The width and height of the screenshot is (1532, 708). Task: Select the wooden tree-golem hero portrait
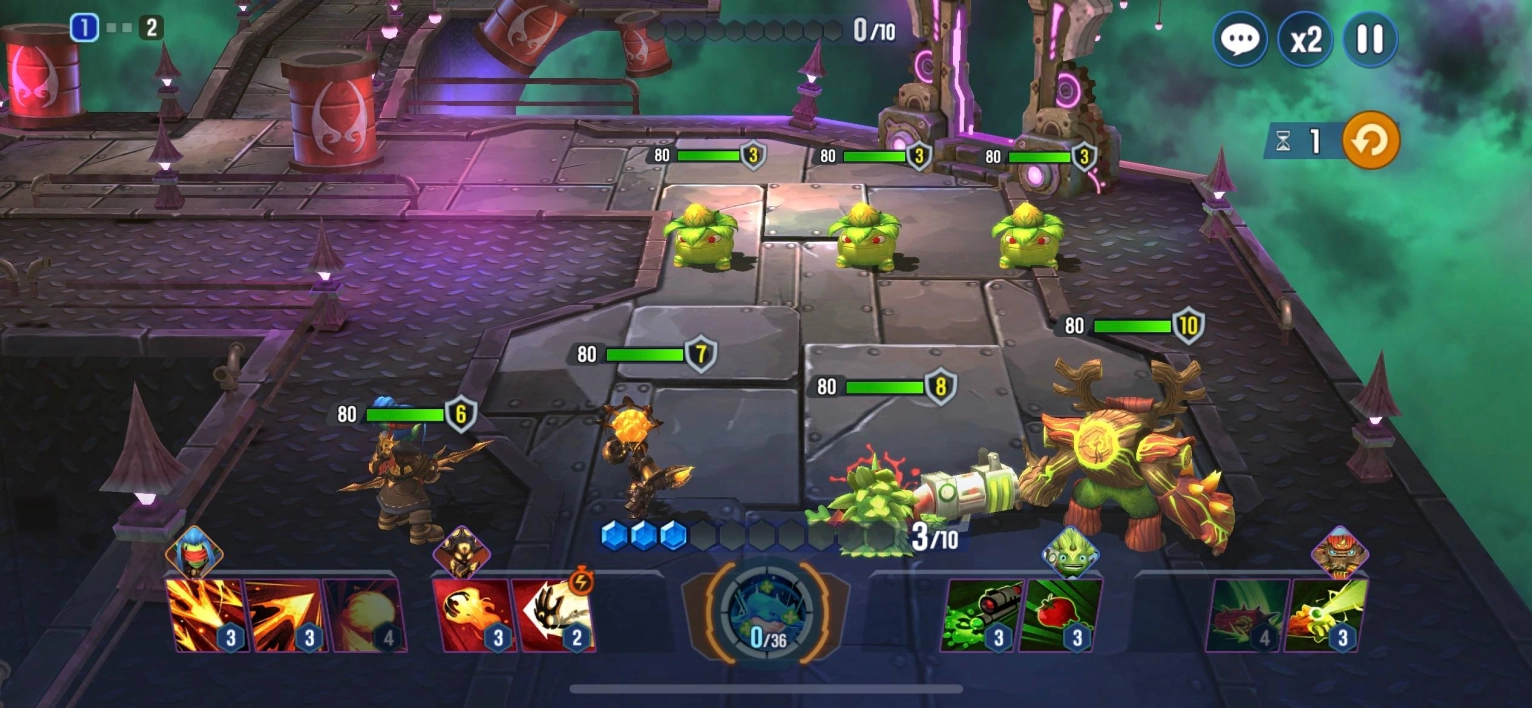point(1339,552)
